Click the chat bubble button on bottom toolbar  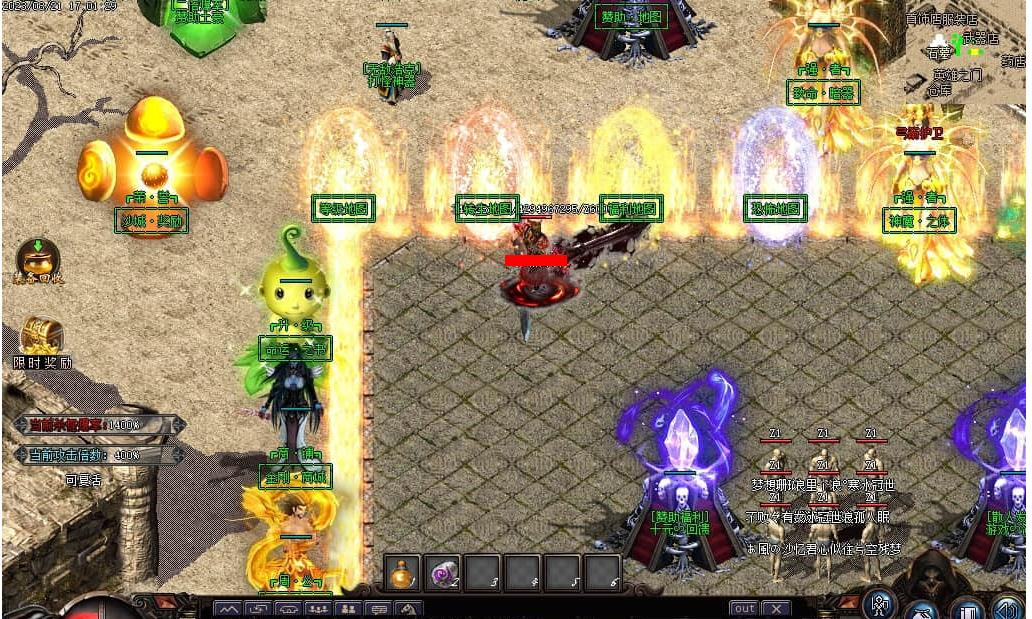(379, 608)
